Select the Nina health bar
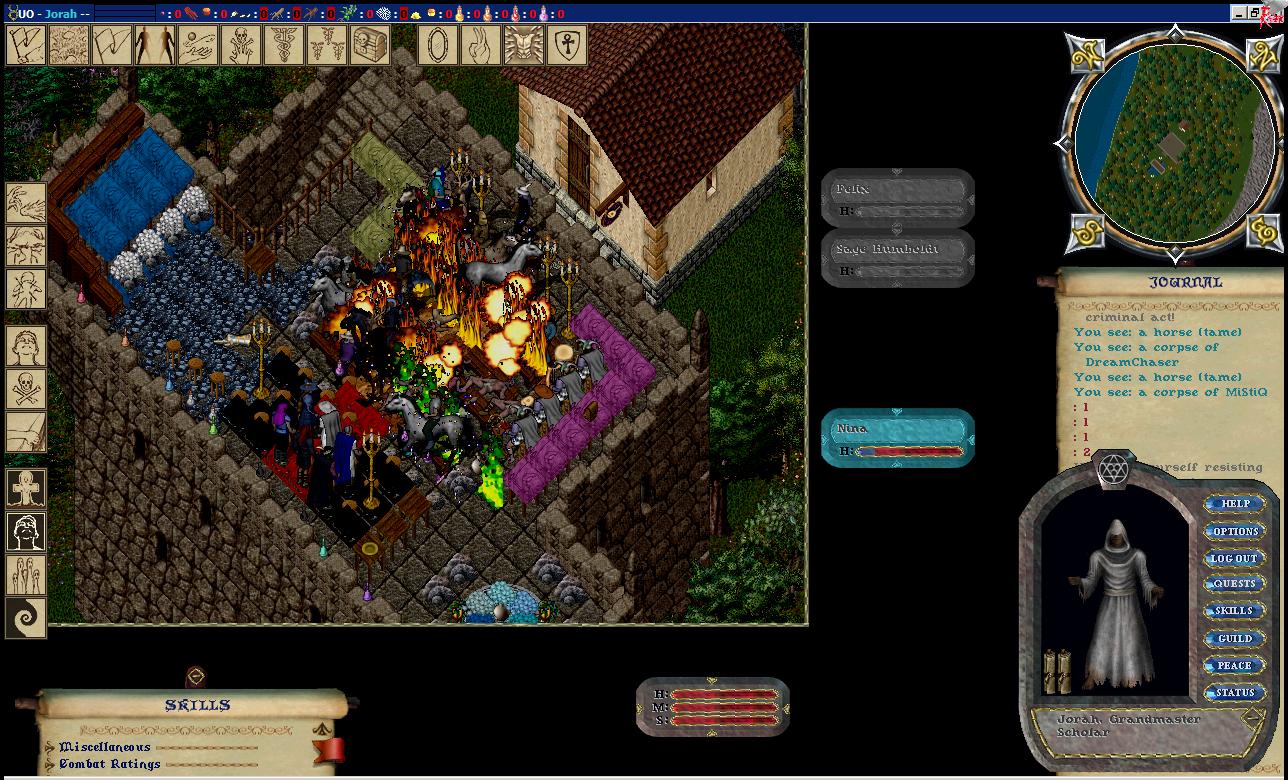Screen dimensions: 1288x780 (x=898, y=438)
